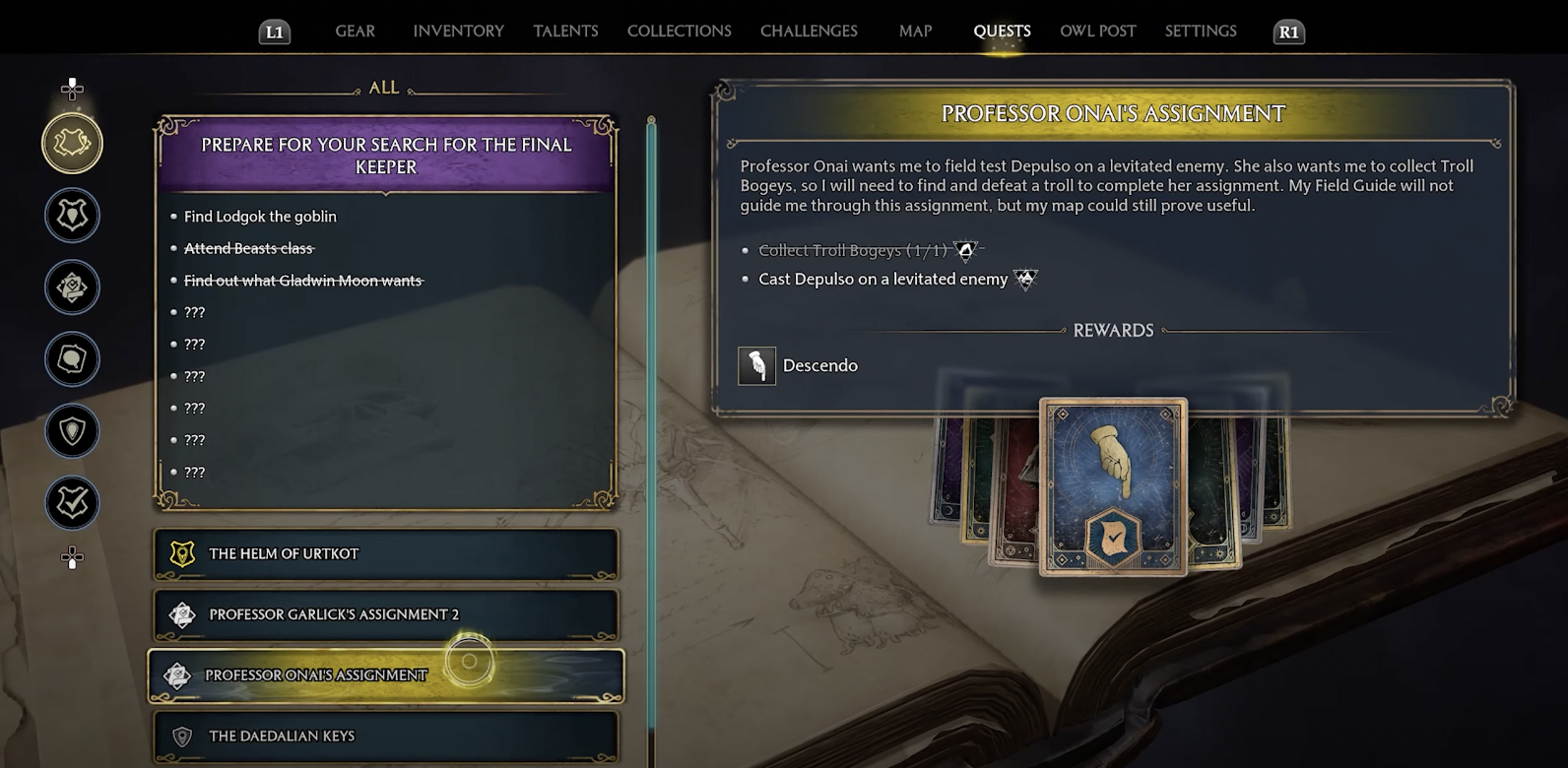
Task: View the Challenges tab
Action: pyautogui.click(x=809, y=32)
